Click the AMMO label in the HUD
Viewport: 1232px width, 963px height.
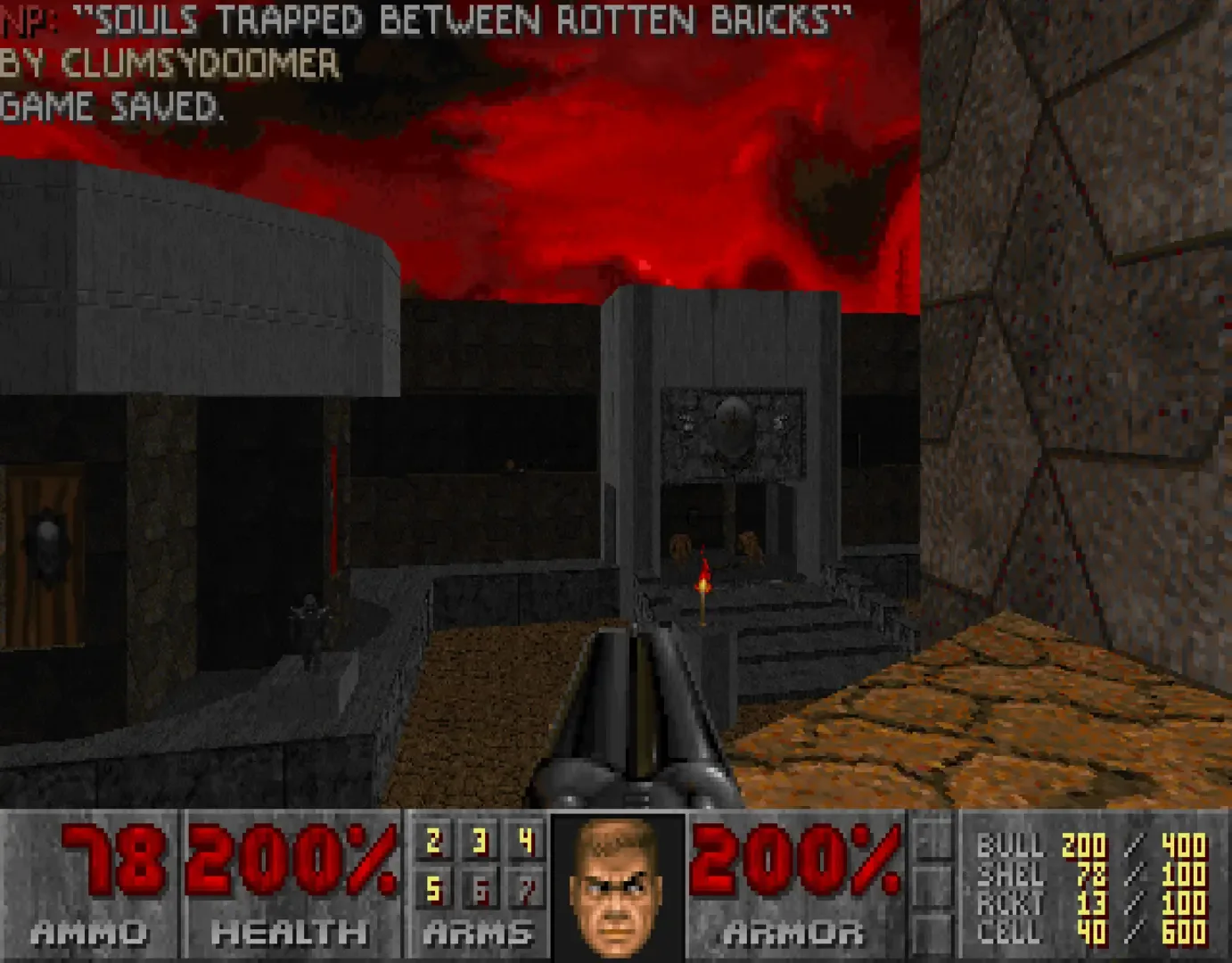[89, 933]
